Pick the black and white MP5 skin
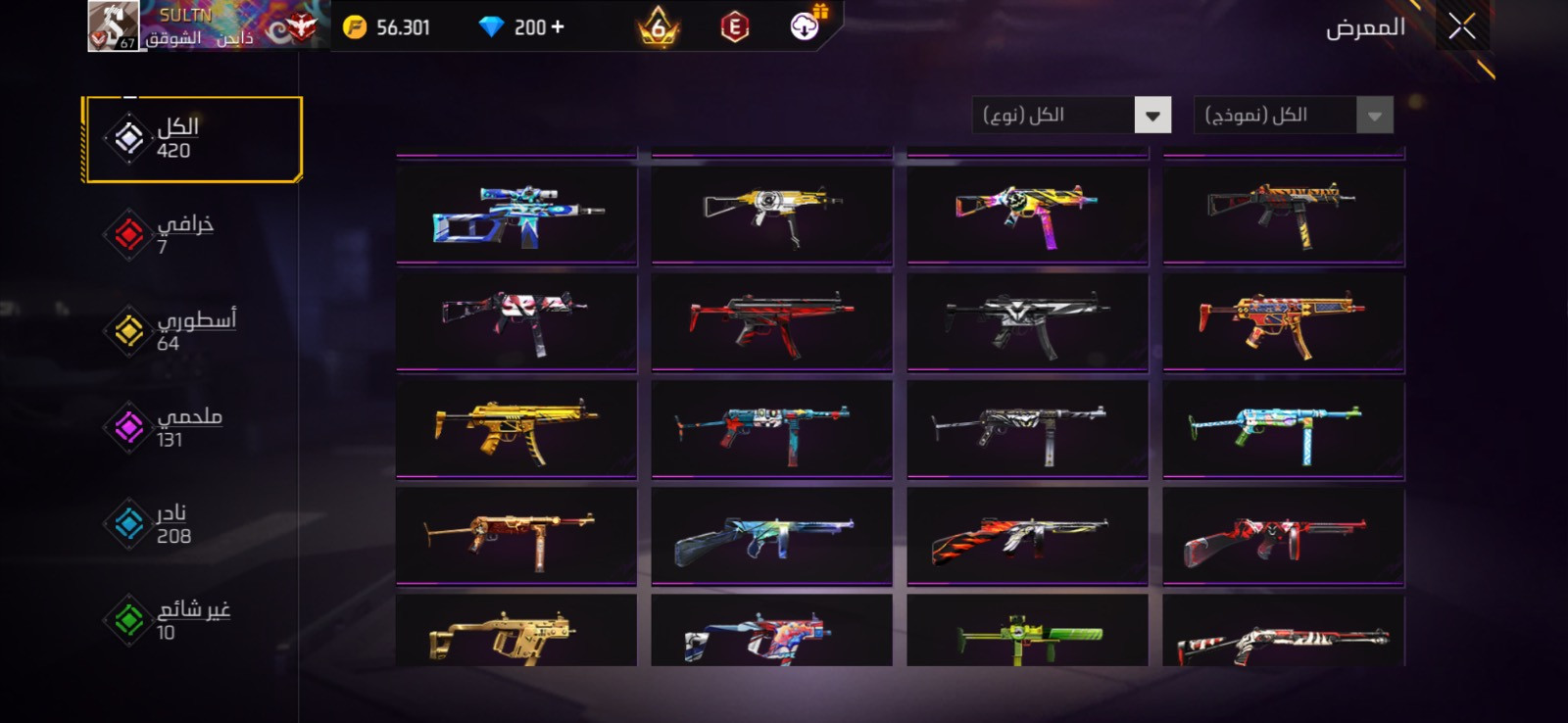 1027,321
